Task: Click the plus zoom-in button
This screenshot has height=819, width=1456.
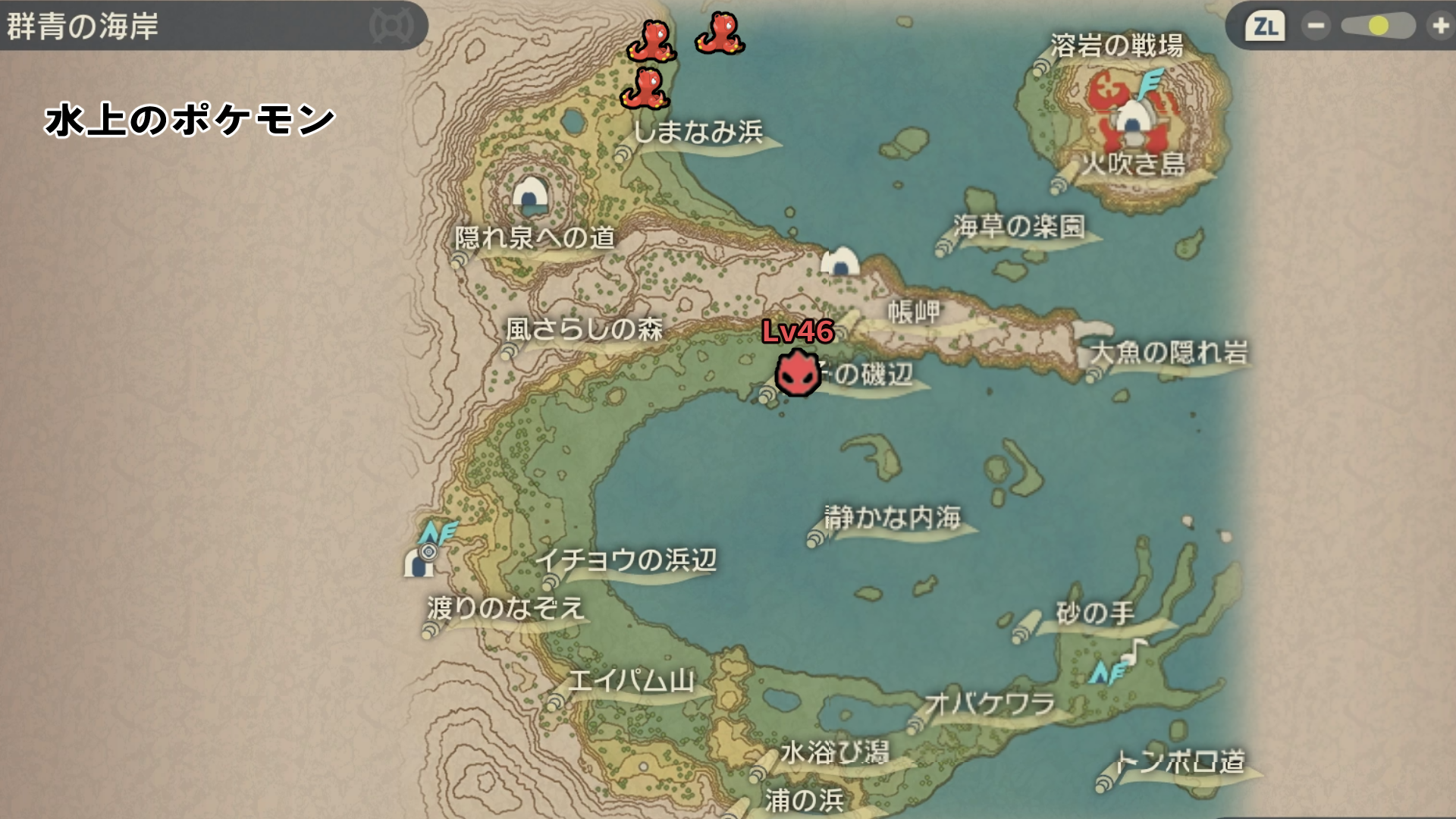Action: point(1440,27)
